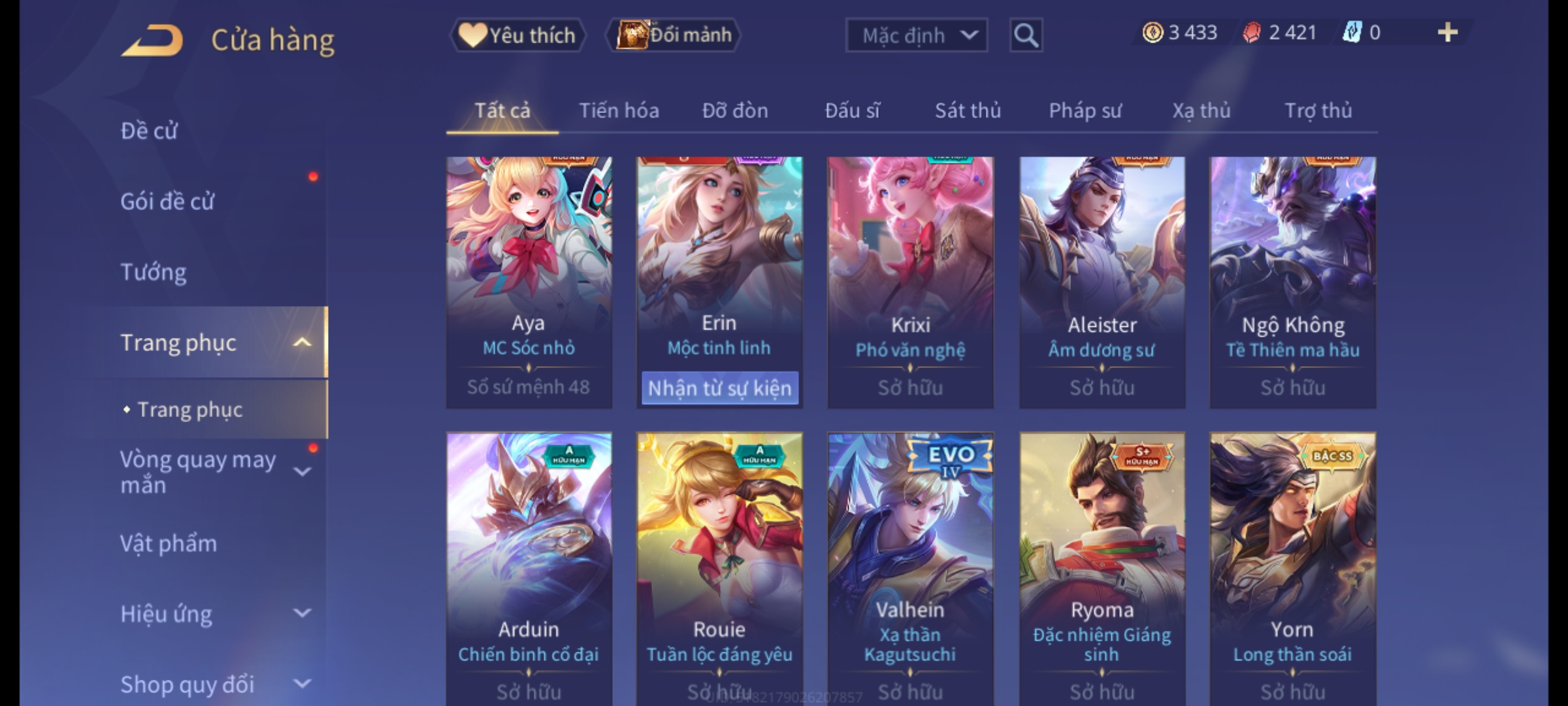This screenshot has height=706, width=1568.
Task: Switch to the Tiến hóa tab
Action: pyautogui.click(x=619, y=111)
